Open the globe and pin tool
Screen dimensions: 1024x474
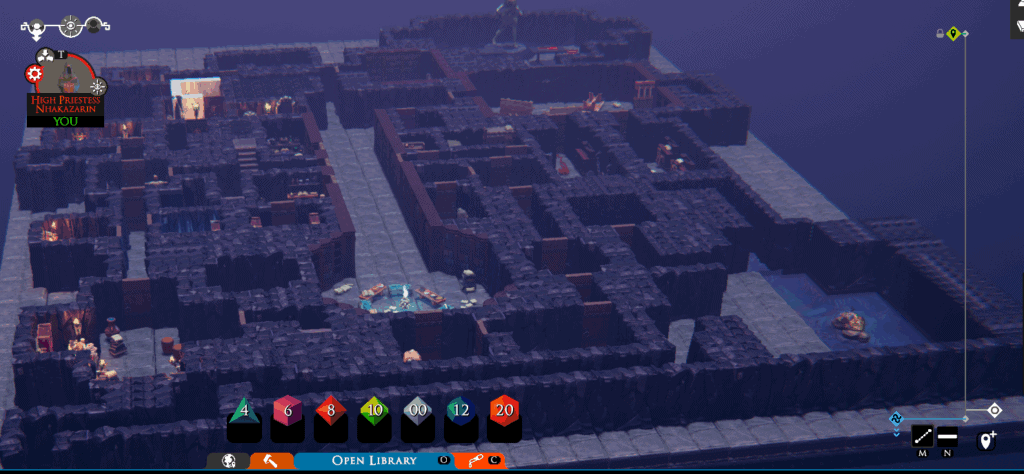point(229,461)
